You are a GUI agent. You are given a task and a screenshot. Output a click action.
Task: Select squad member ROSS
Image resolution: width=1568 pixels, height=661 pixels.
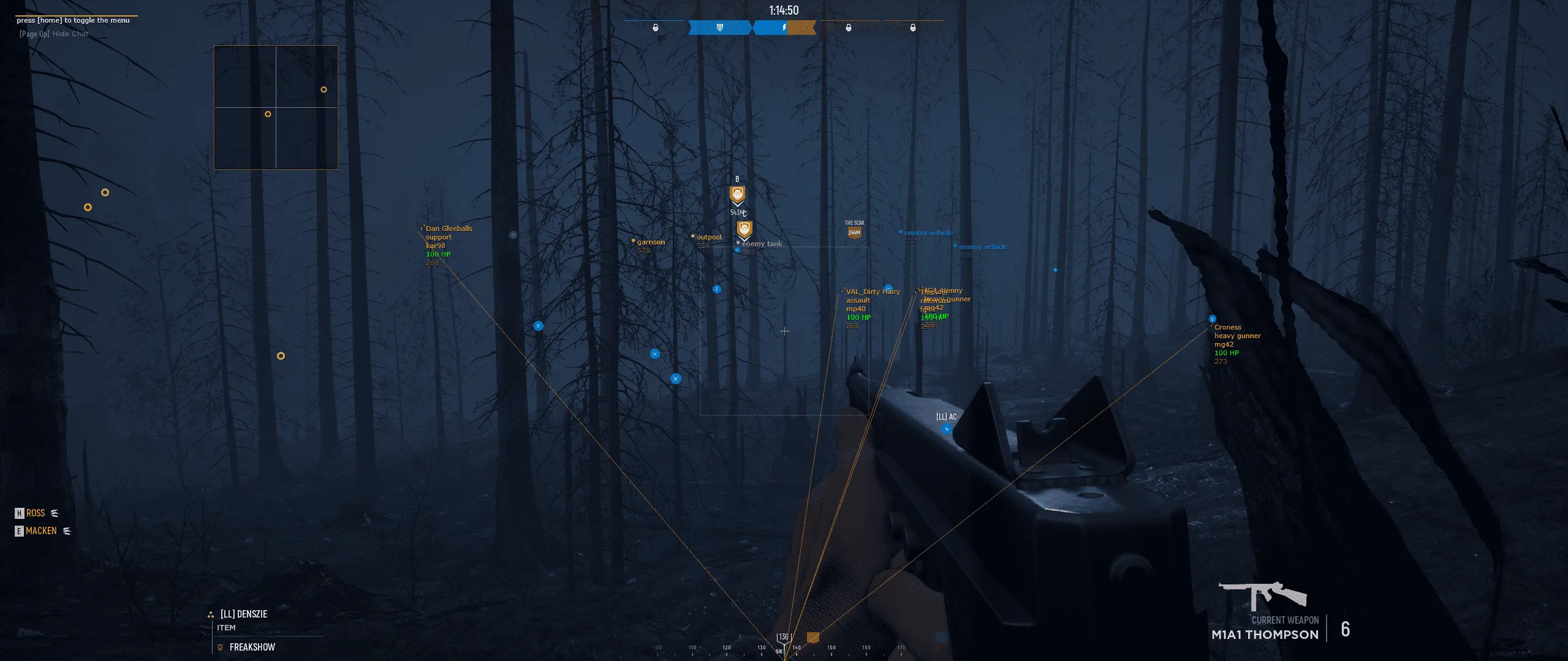tap(36, 513)
